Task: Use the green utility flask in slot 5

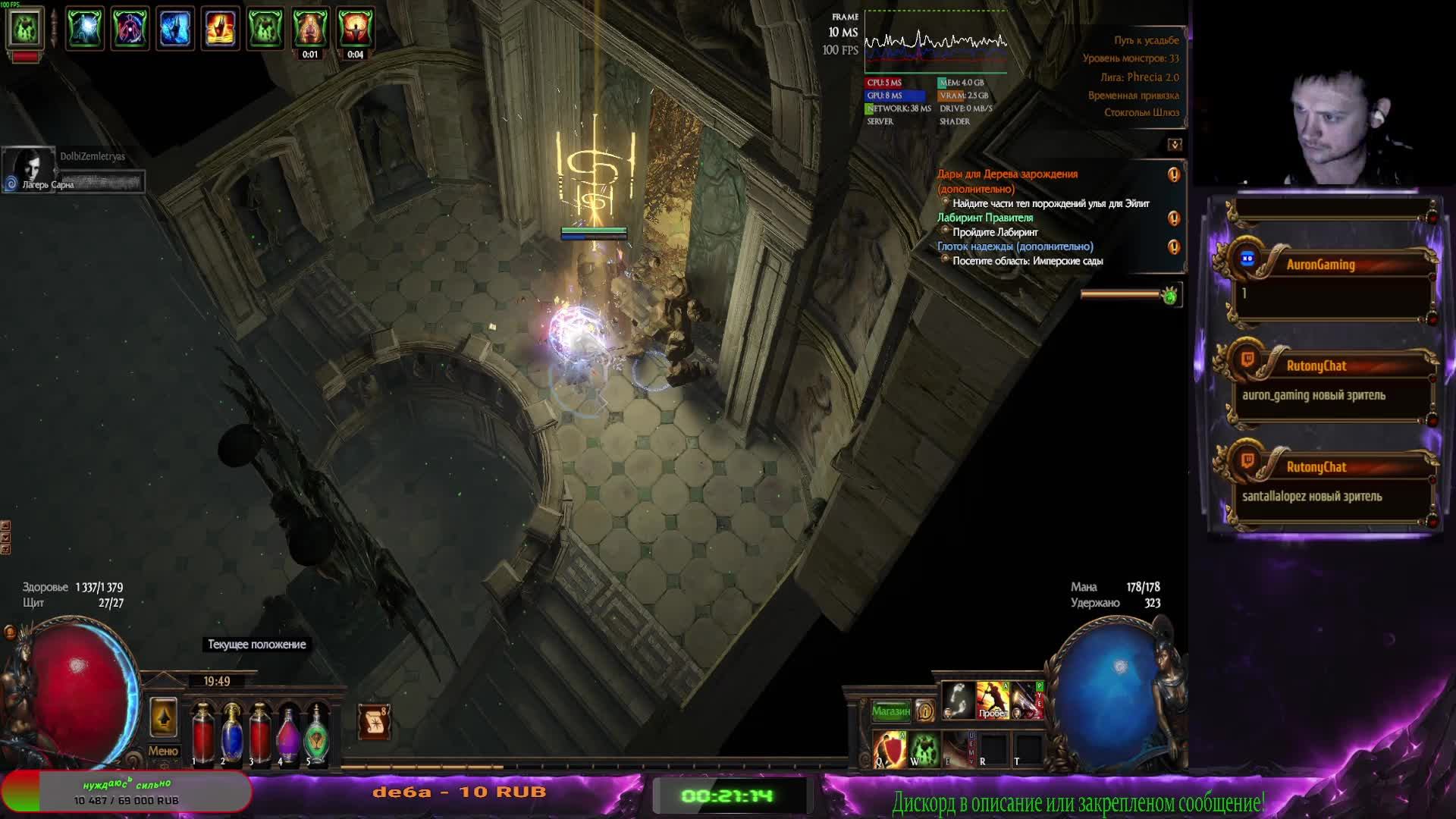Action: coord(317,733)
